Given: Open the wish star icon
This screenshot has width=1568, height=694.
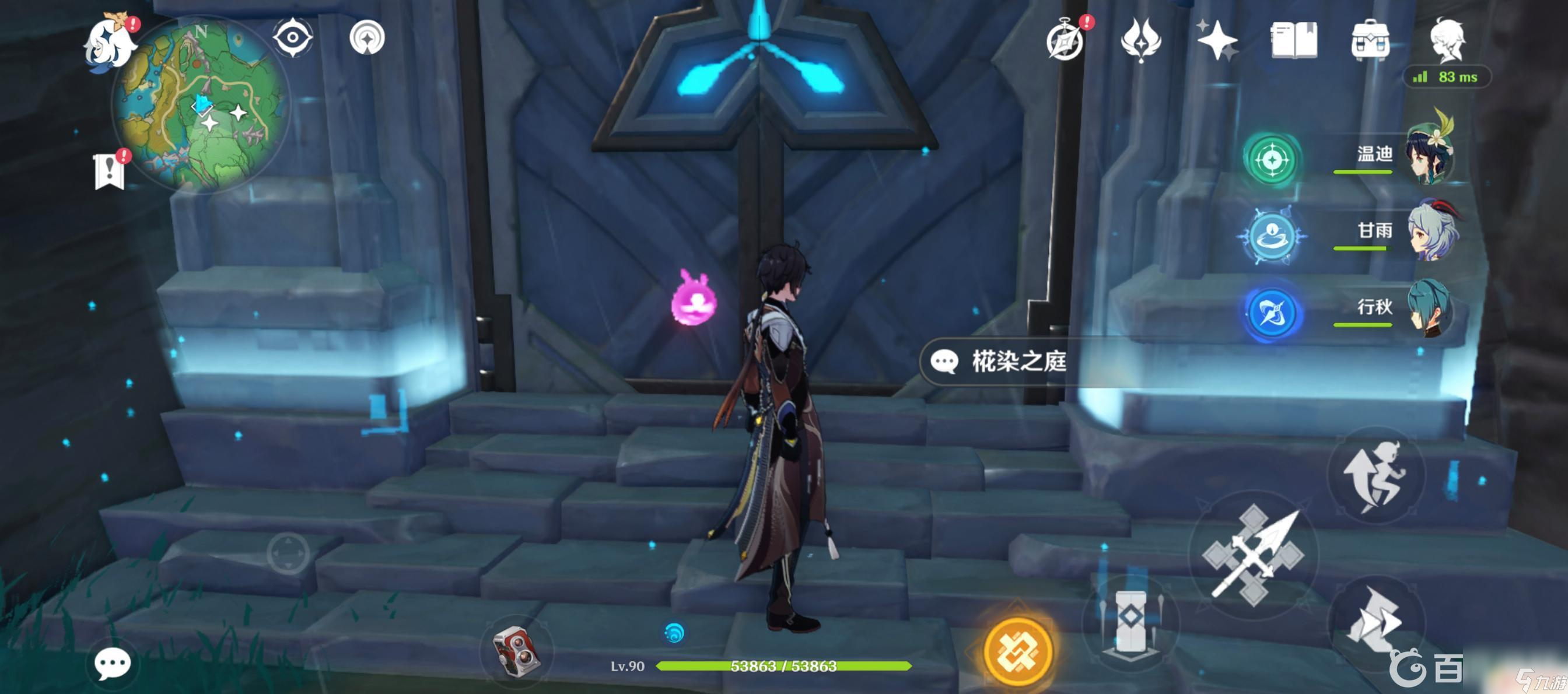Looking at the screenshot, I should coord(1216,40).
